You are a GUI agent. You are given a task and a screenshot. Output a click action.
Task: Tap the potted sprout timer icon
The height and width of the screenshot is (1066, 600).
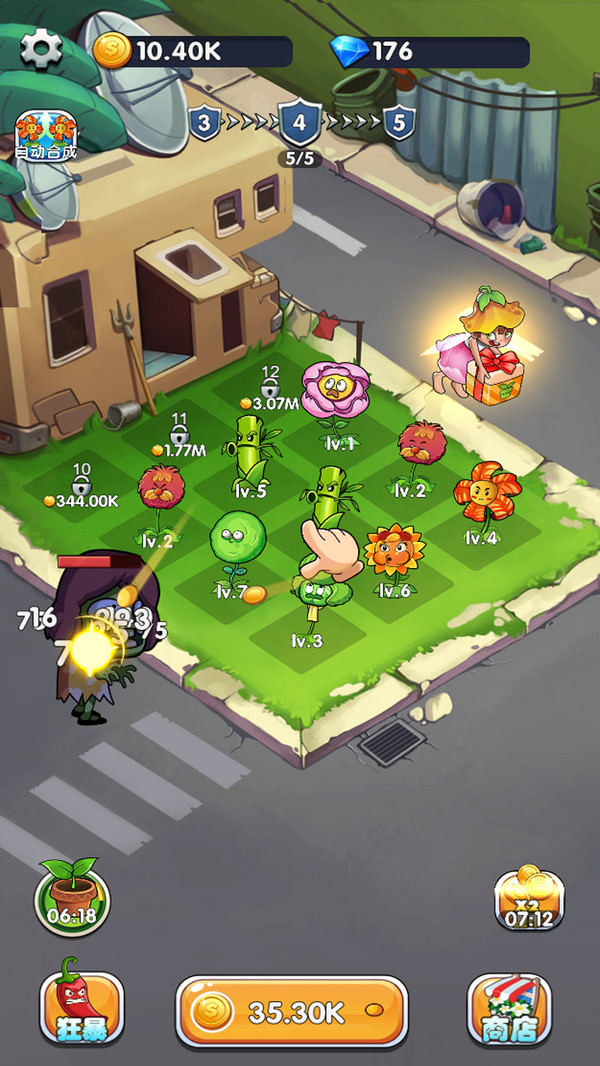[73, 893]
